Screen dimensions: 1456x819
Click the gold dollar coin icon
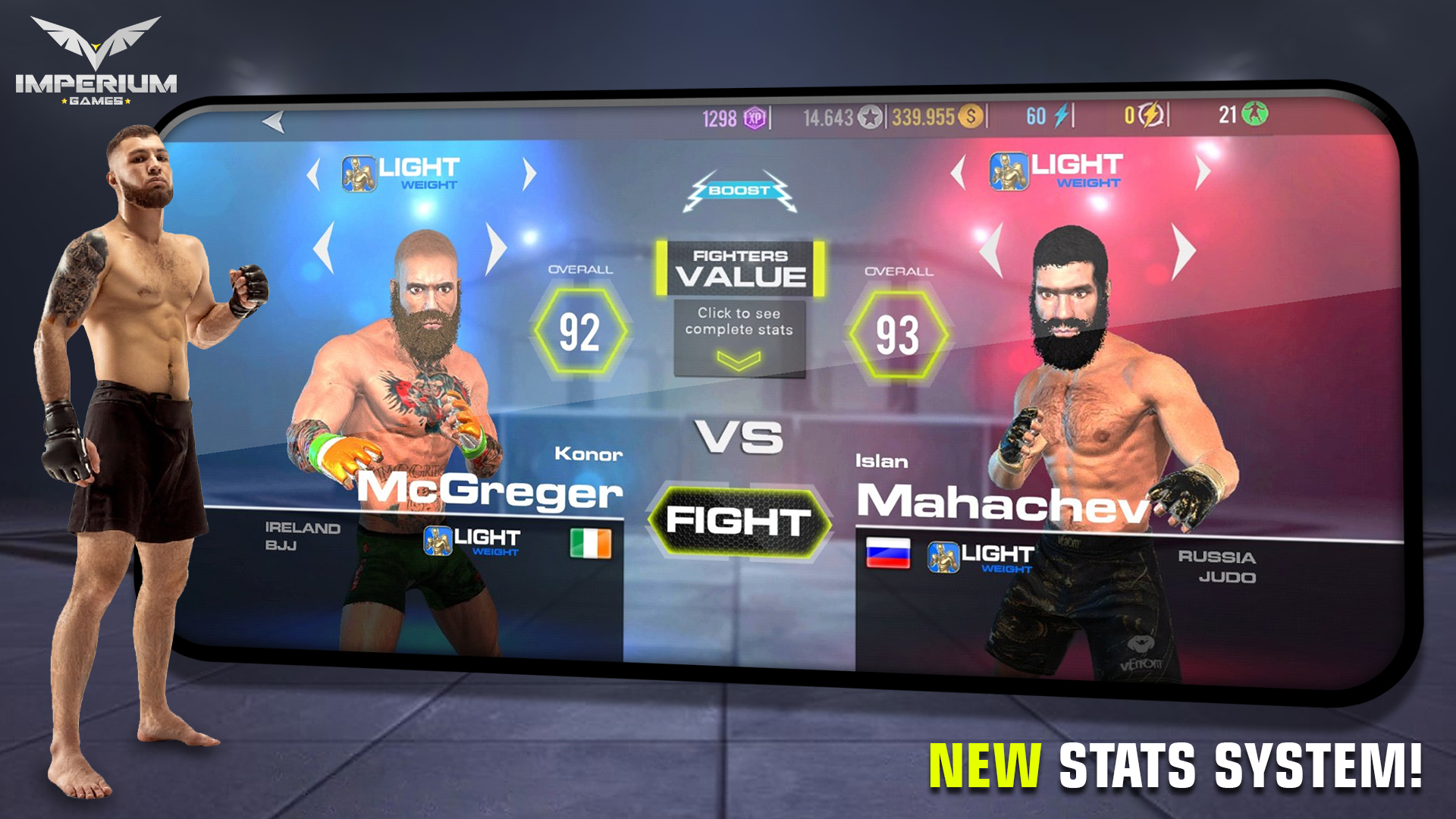pos(971,118)
